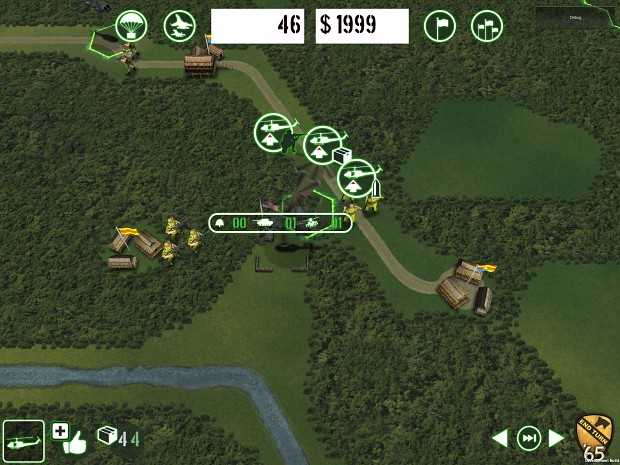Choose helicopter transport with soldier option
The width and height of the screenshot is (620, 465).
271,132
